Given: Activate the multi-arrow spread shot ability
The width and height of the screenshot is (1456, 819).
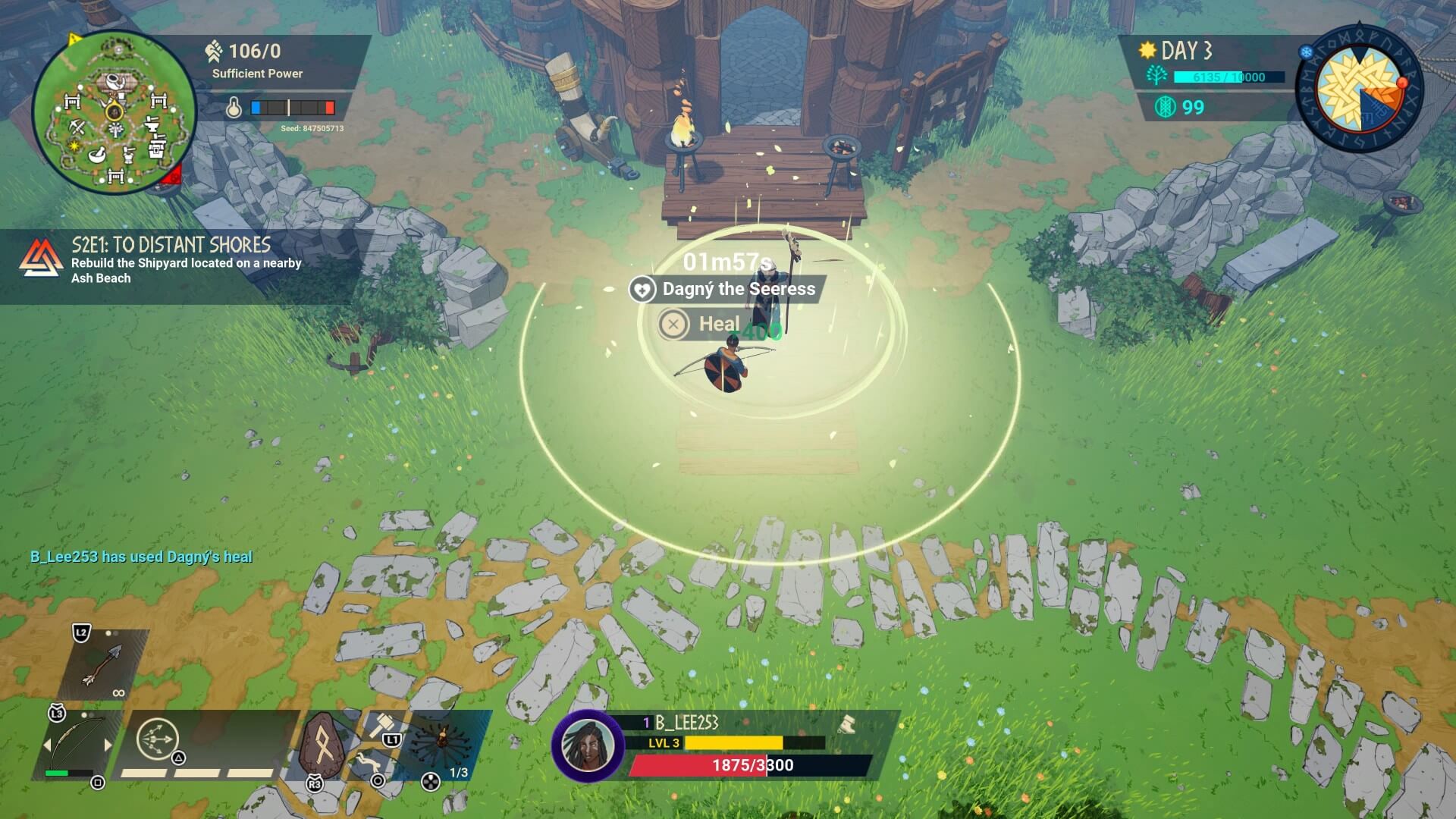Looking at the screenshot, I should [x=158, y=739].
